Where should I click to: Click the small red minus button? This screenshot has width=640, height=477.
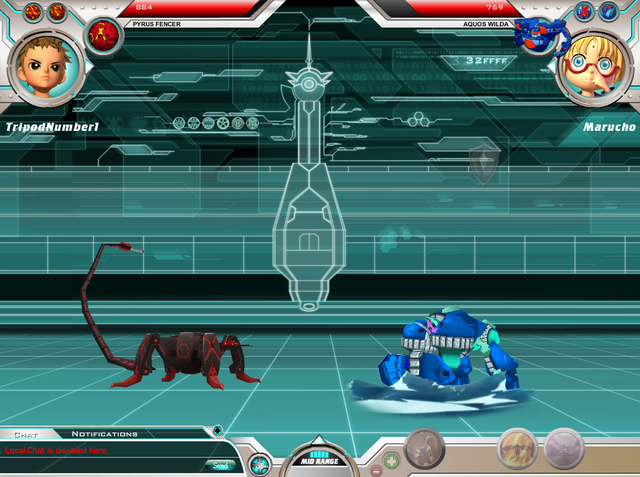pyautogui.click(x=375, y=469)
